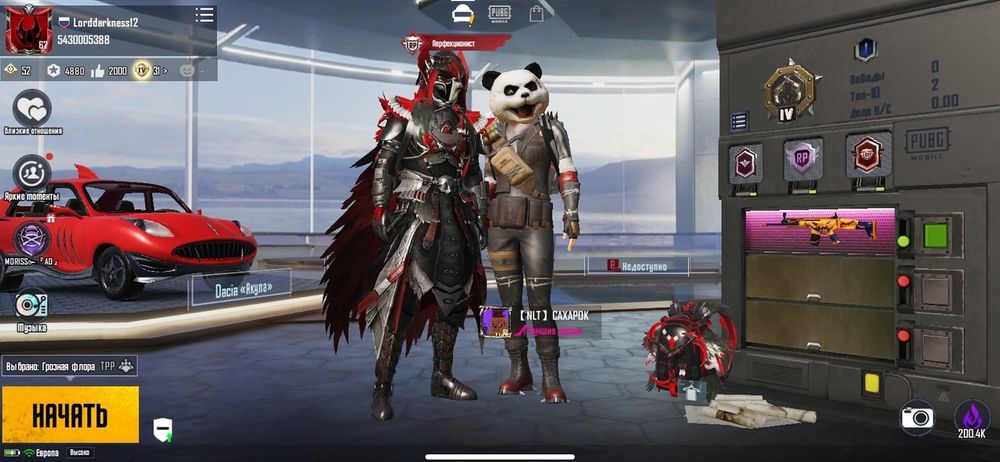The width and height of the screenshot is (1000, 462).
Task: Open the purple flame 200.4K popularity
Action: coord(971,420)
